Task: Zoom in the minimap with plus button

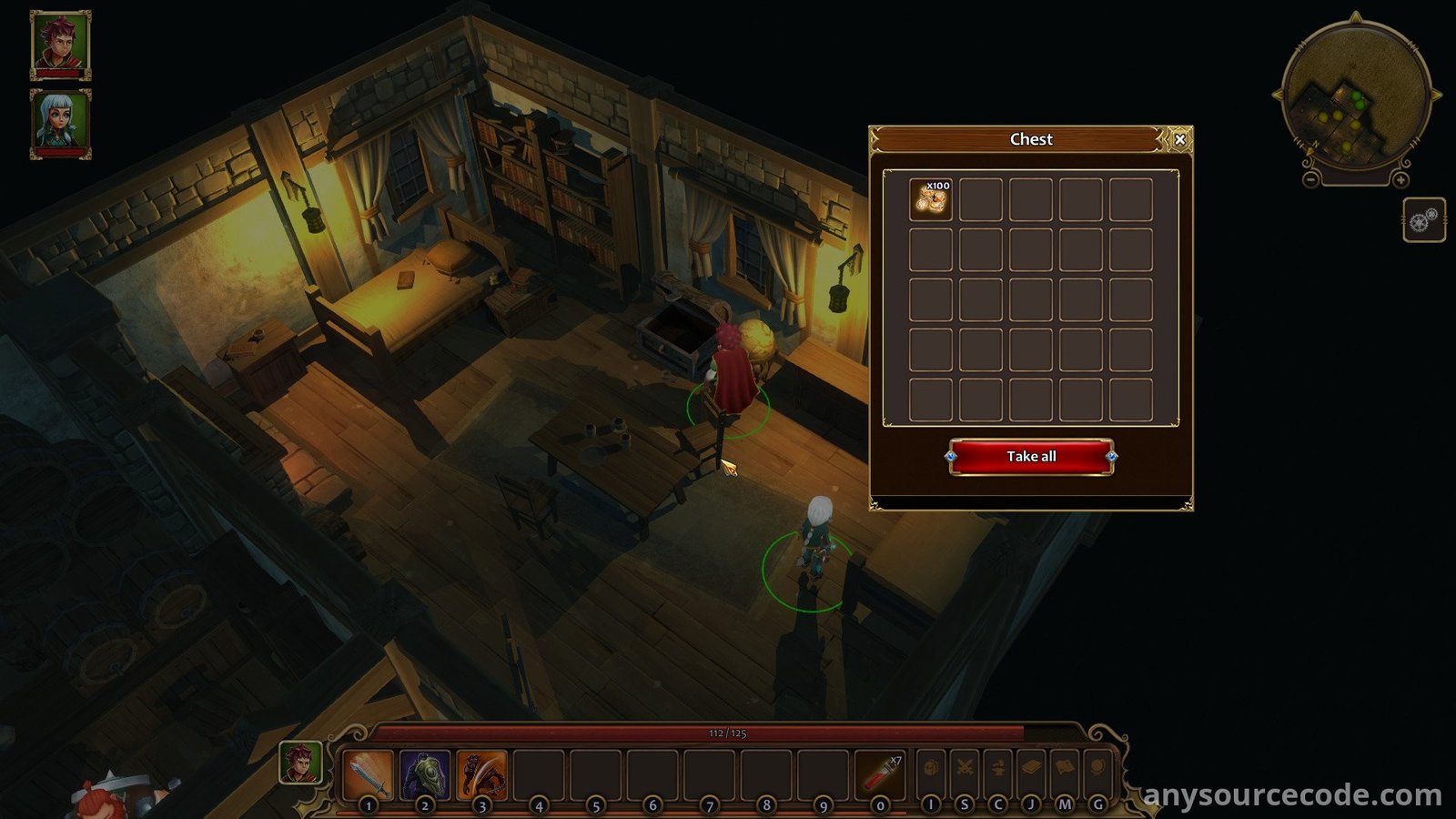Action: click(1400, 179)
